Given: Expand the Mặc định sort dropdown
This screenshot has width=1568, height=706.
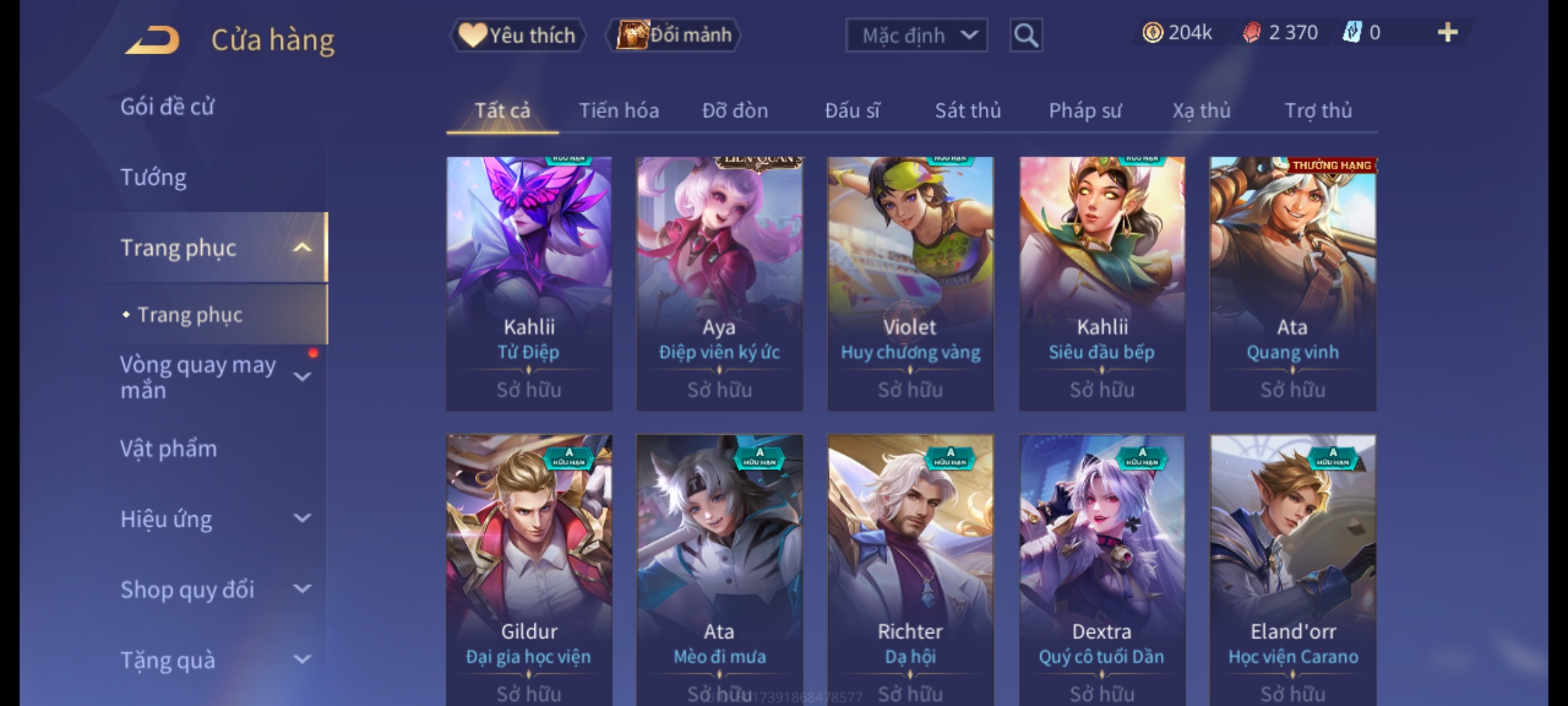Looking at the screenshot, I should (916, 35).
